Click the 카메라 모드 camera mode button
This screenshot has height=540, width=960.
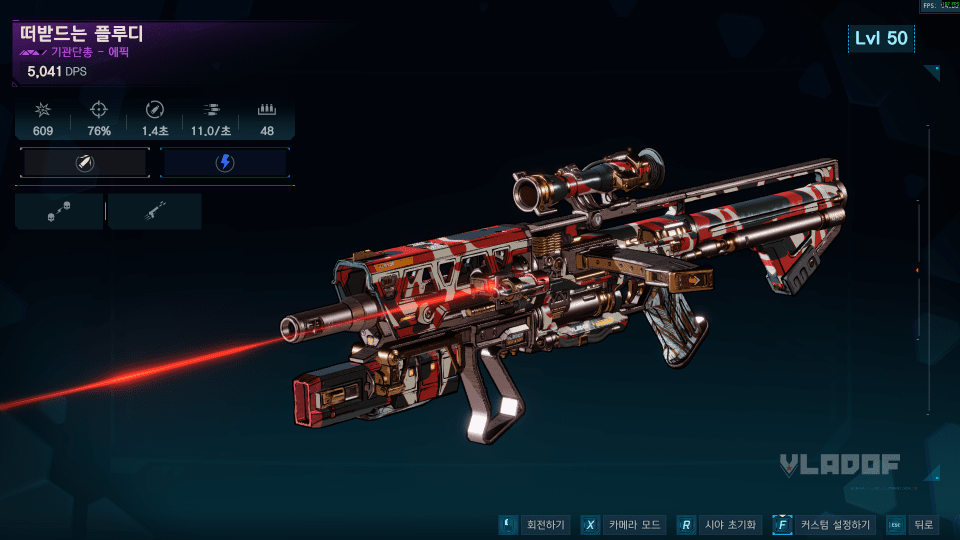[x=624, y=525]
